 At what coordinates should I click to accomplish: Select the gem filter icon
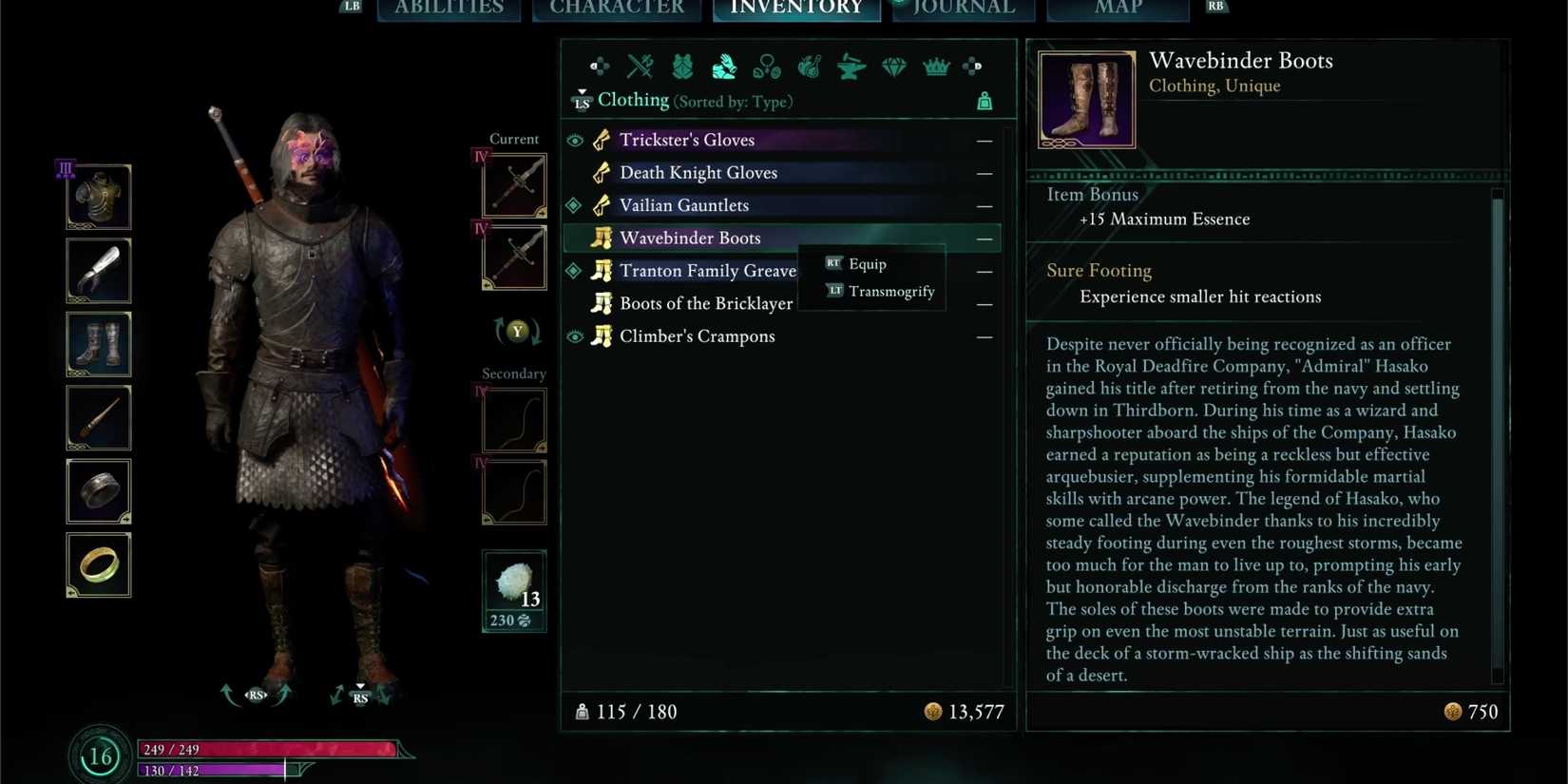893,67
